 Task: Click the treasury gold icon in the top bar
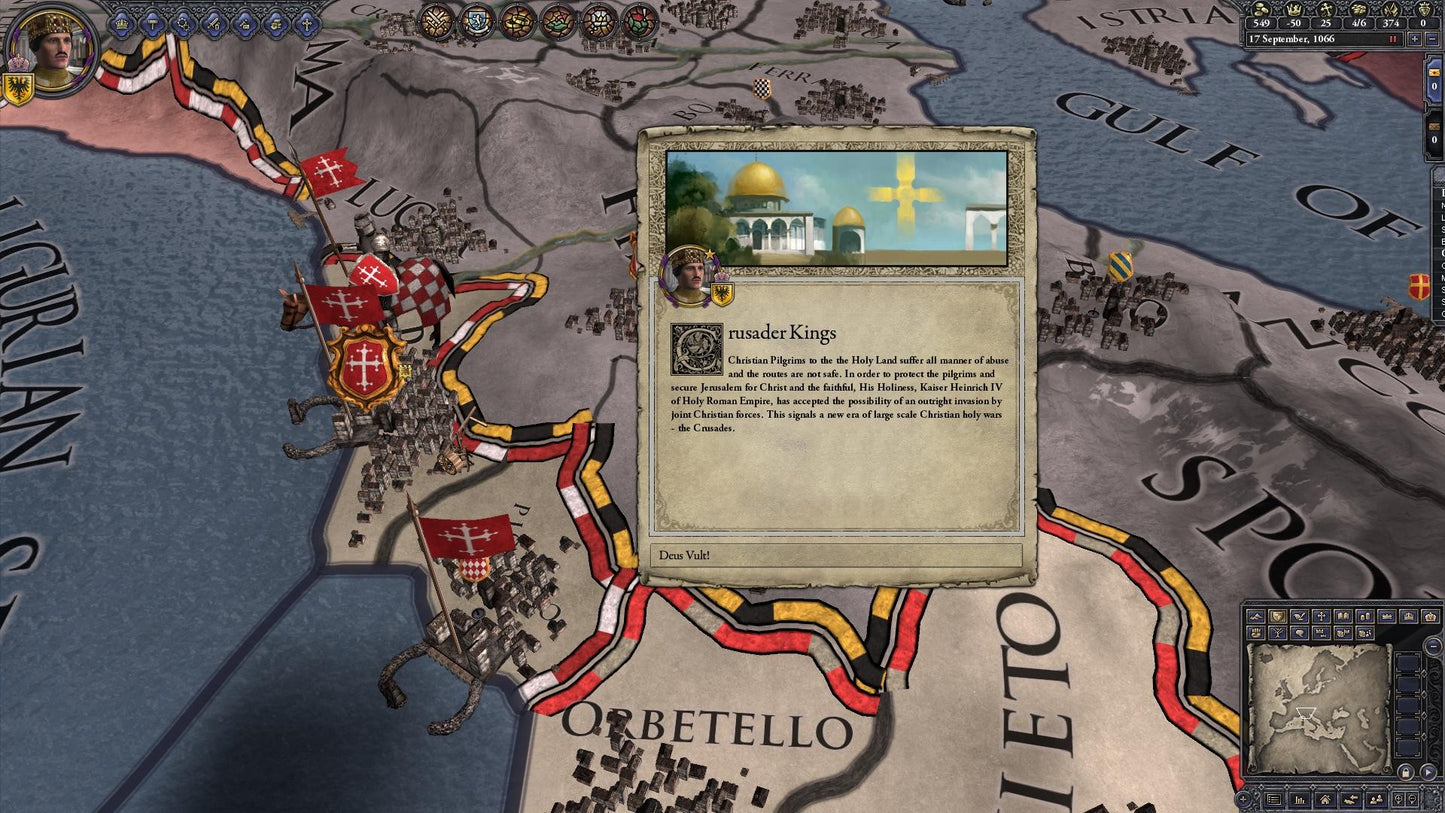pyautogui.click(x=1259, y=10)
